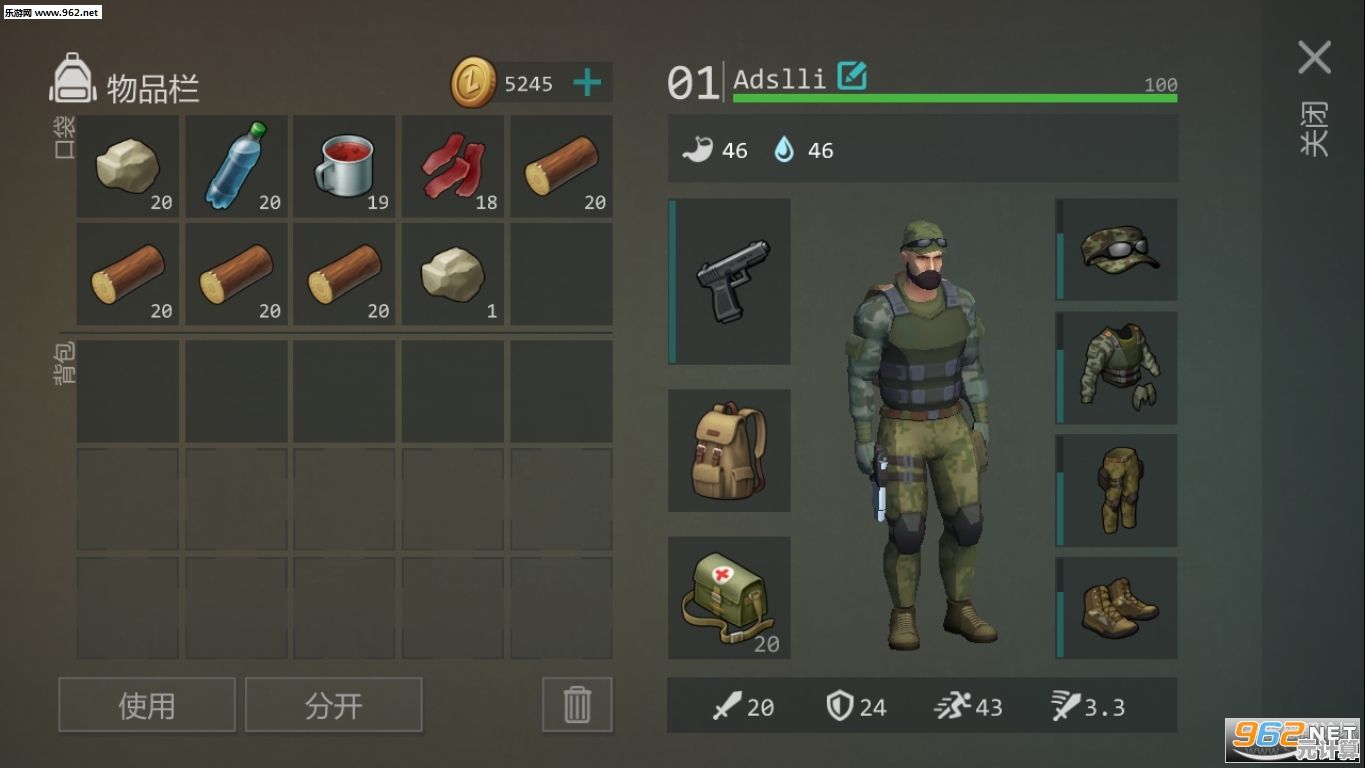Select the water bottle slot

coord(236,166)
